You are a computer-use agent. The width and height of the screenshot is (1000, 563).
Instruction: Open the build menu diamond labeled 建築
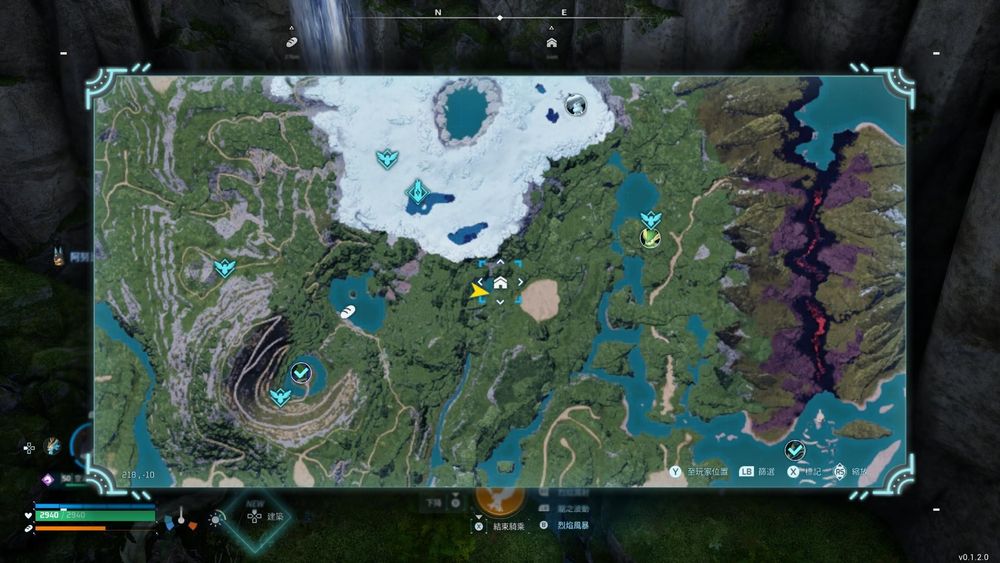(x=255, y=517)
